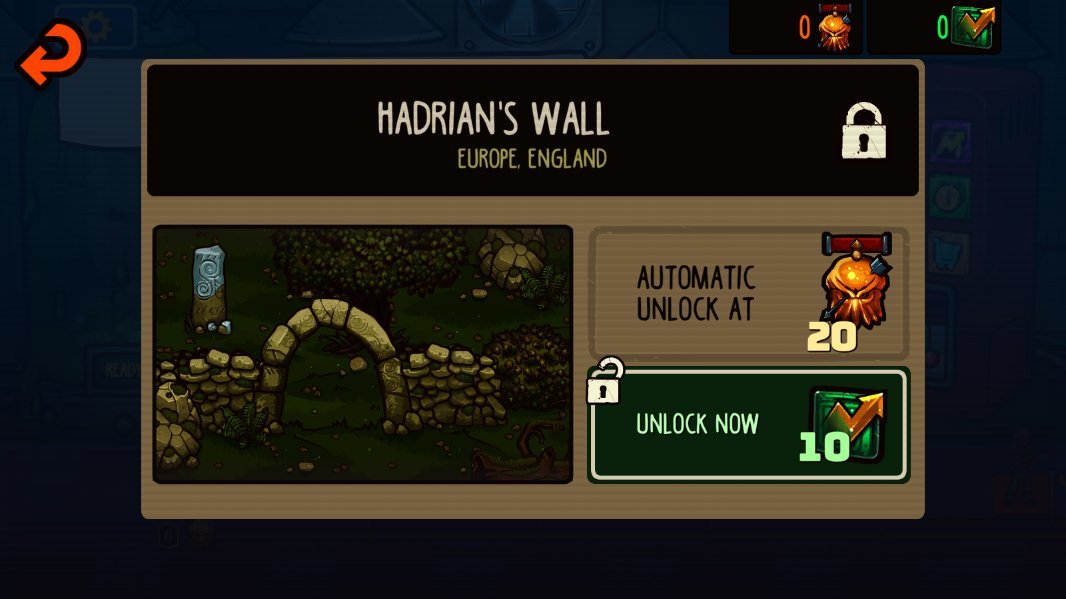This screenshot has height=599, width=1066.
Task: Tap the padlock icon in the title bar
Action: click(x=864, y=131)
